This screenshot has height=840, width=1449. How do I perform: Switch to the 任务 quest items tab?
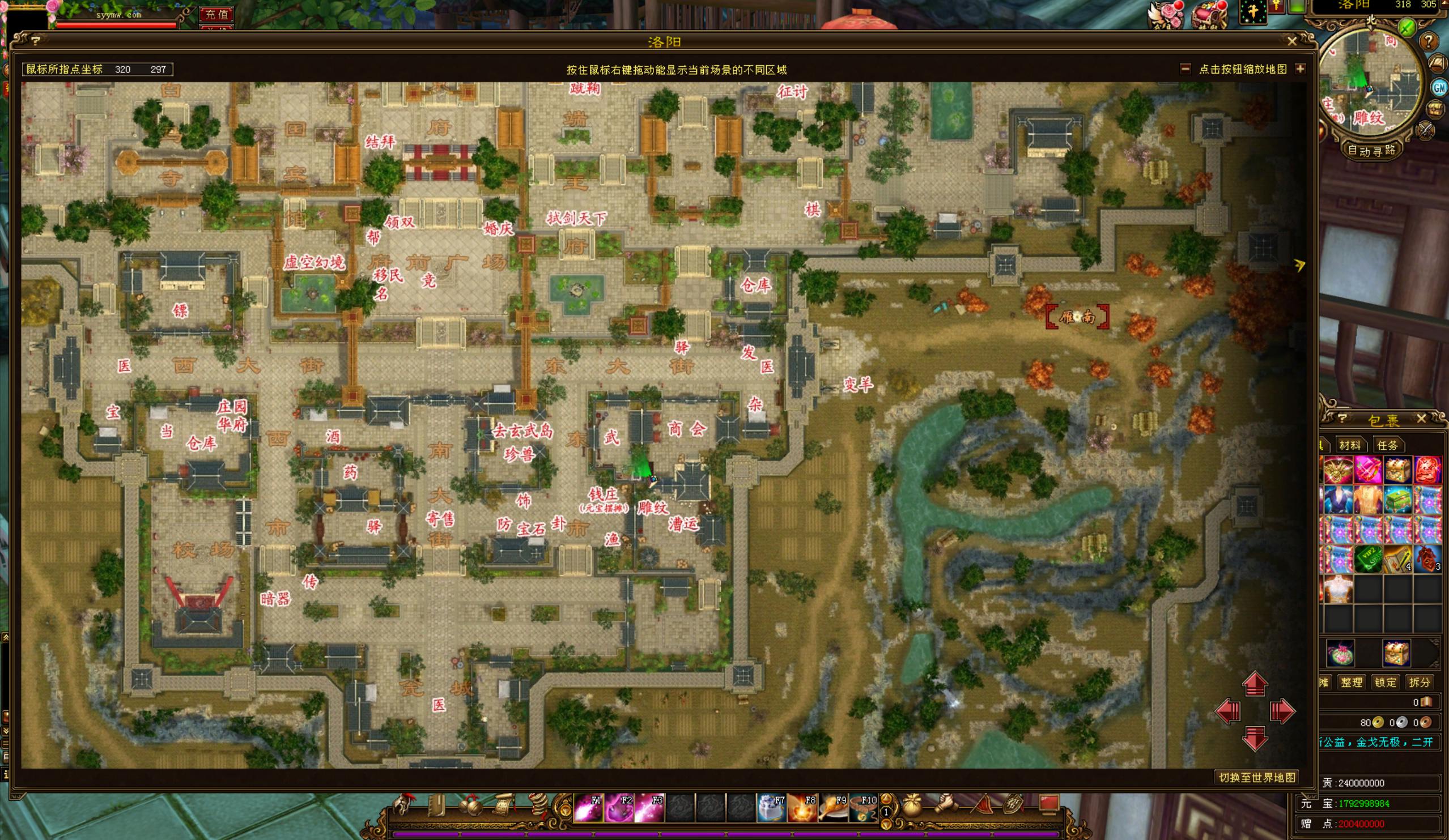click(x=1387, y=445)
